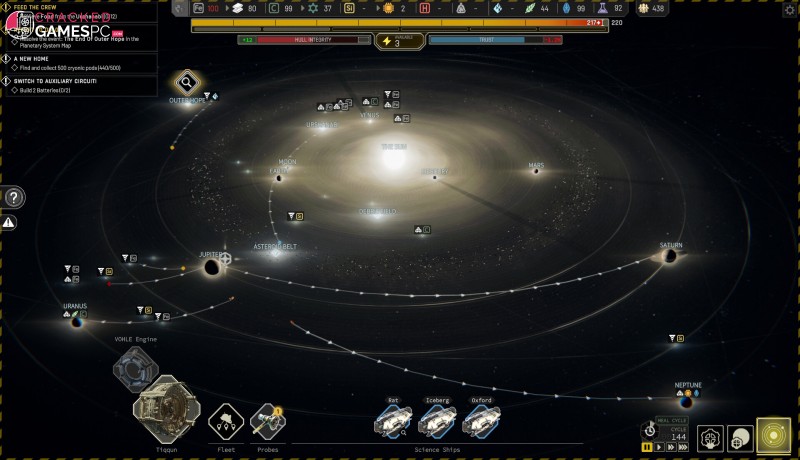Viewport: 800px width, 460px height.
Task: Pause the game with the pause button
Action: 648,447
